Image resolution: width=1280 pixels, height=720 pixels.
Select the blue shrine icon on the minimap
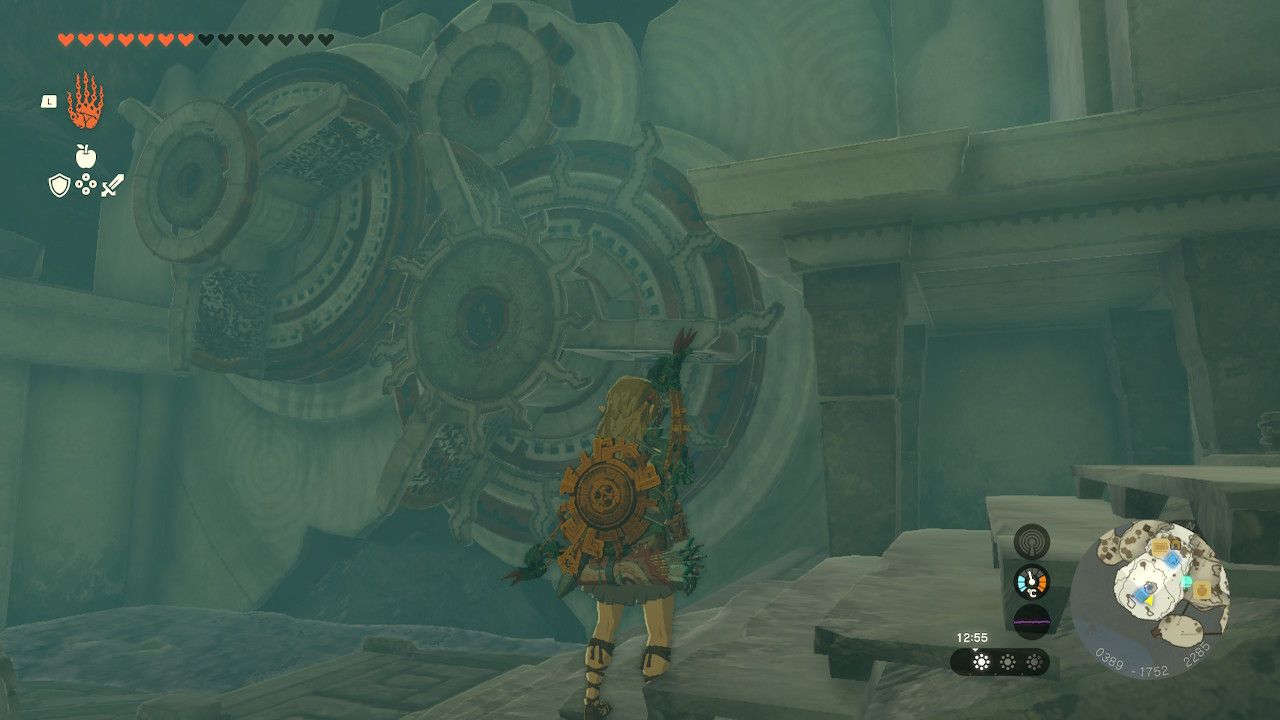1172,560
